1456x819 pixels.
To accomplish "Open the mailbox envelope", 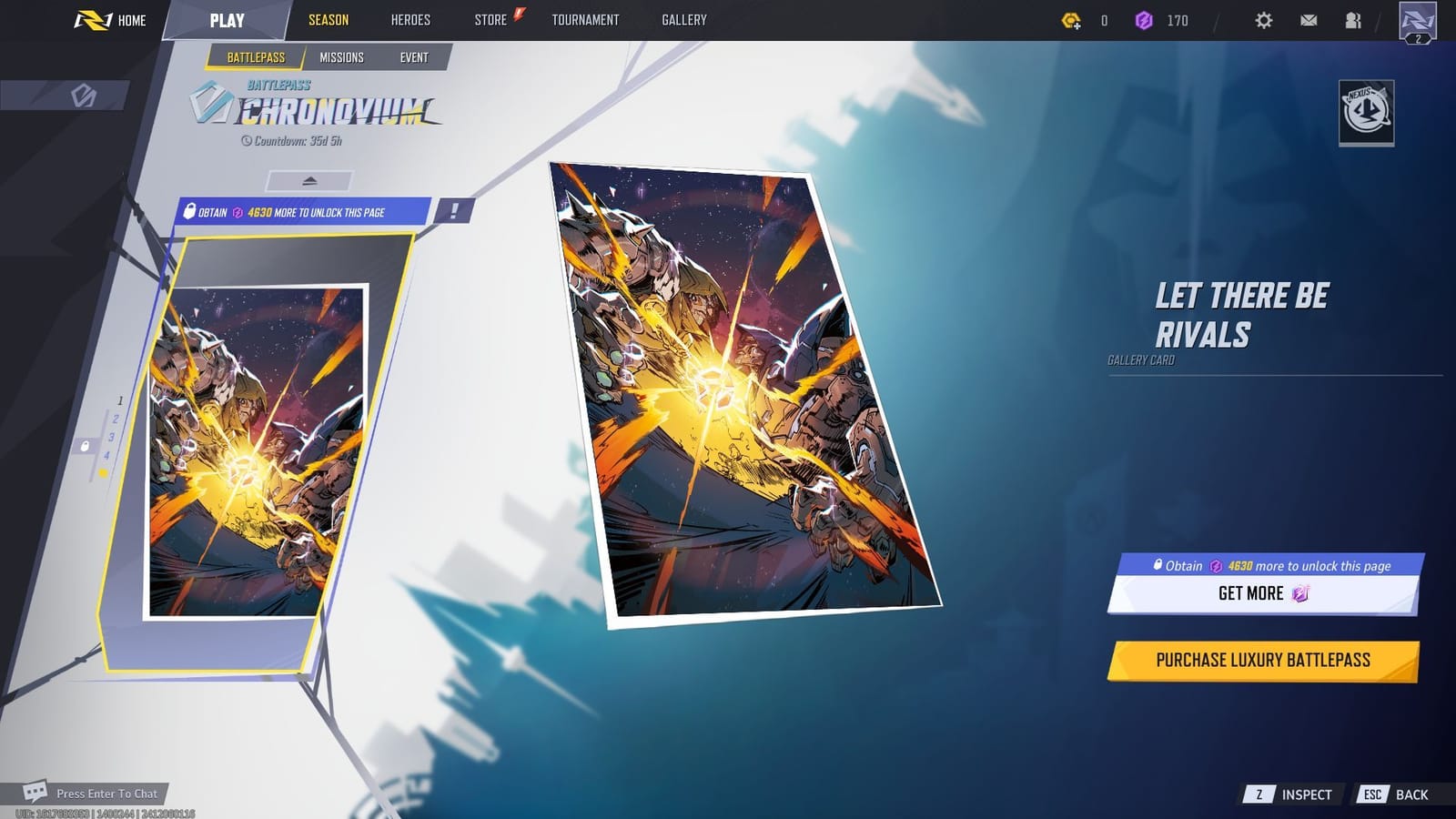I will (1308, 19).
